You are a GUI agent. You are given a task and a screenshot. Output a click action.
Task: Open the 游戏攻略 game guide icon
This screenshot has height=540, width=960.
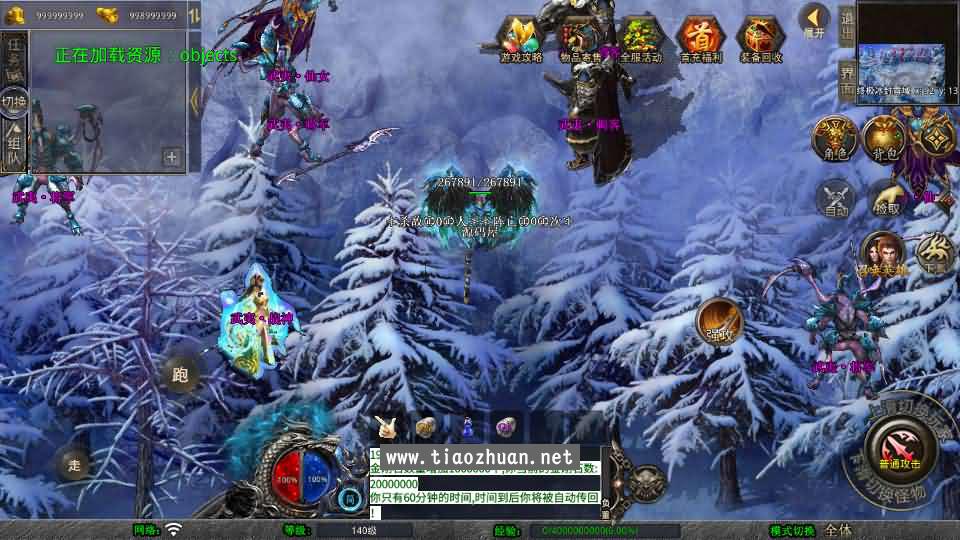(x=521, y=40)
